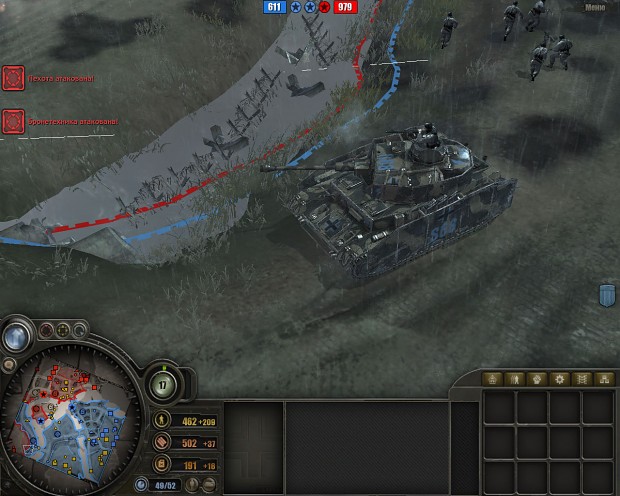
Task: Select the gear-shaped tab icon
Action: click(x=560, y=380)
